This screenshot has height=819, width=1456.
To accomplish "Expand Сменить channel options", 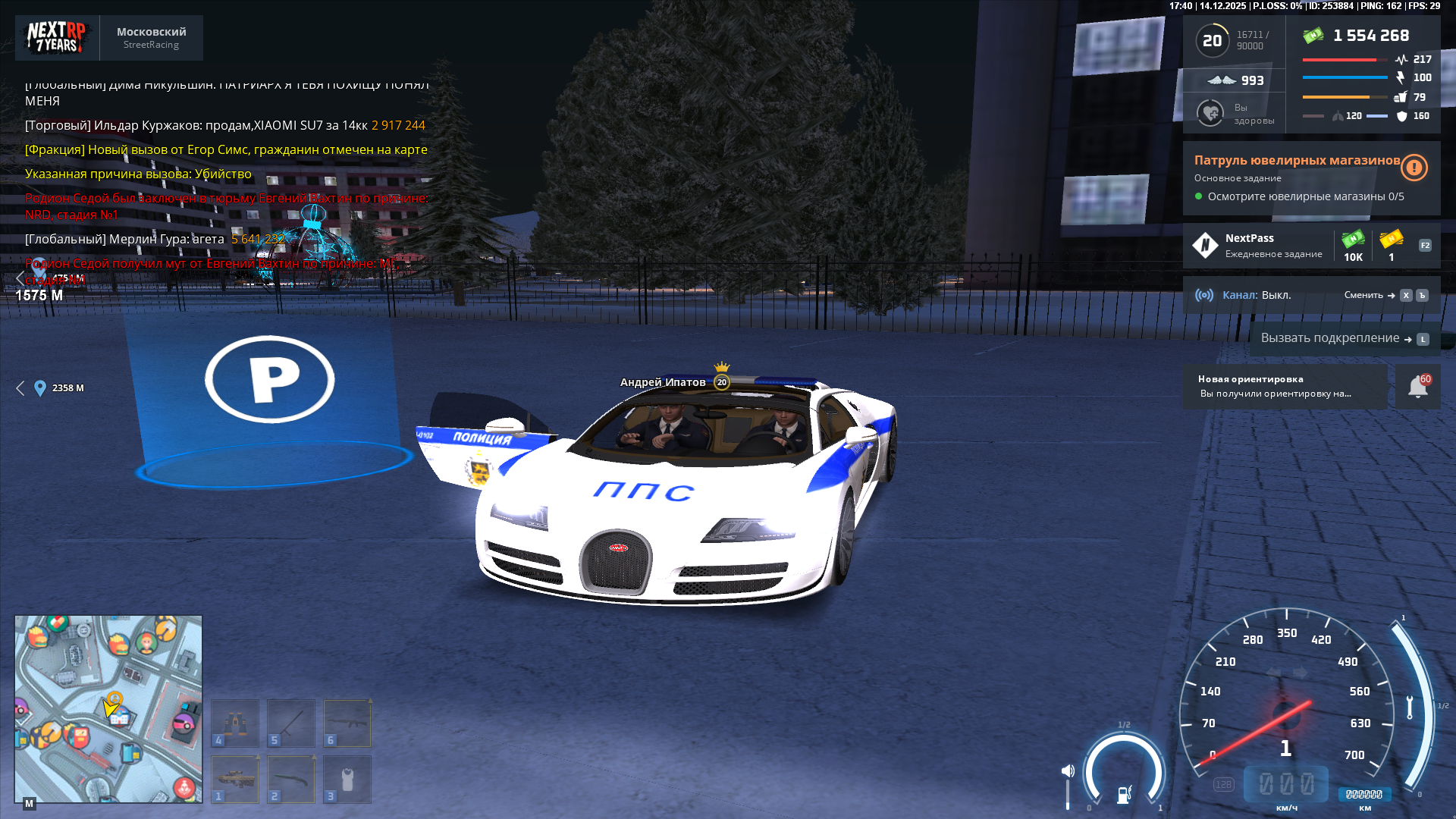I will pyautogui.click(x=1363, y=296).
